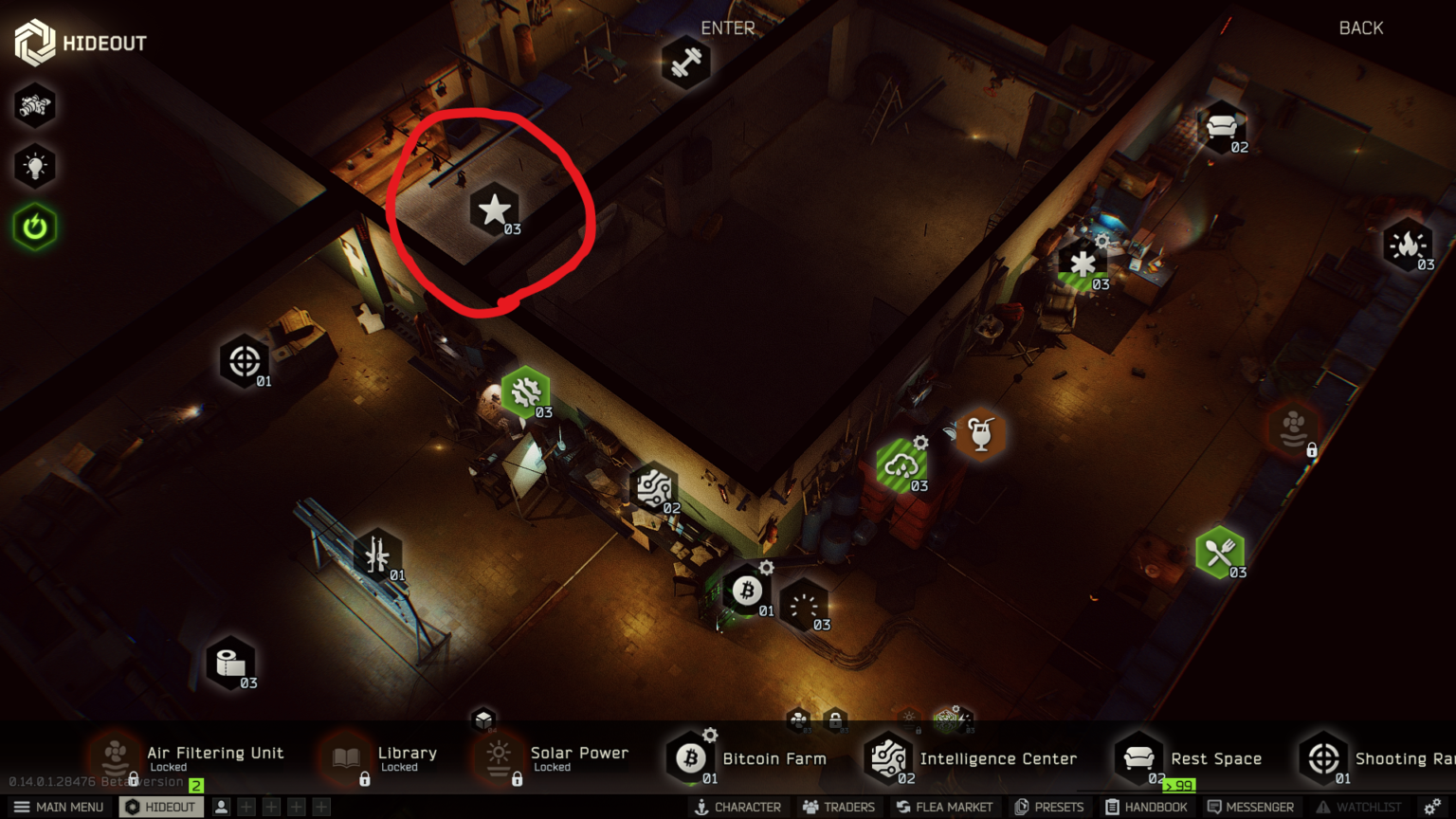Open the HANDBOOK

(1146, 807)
